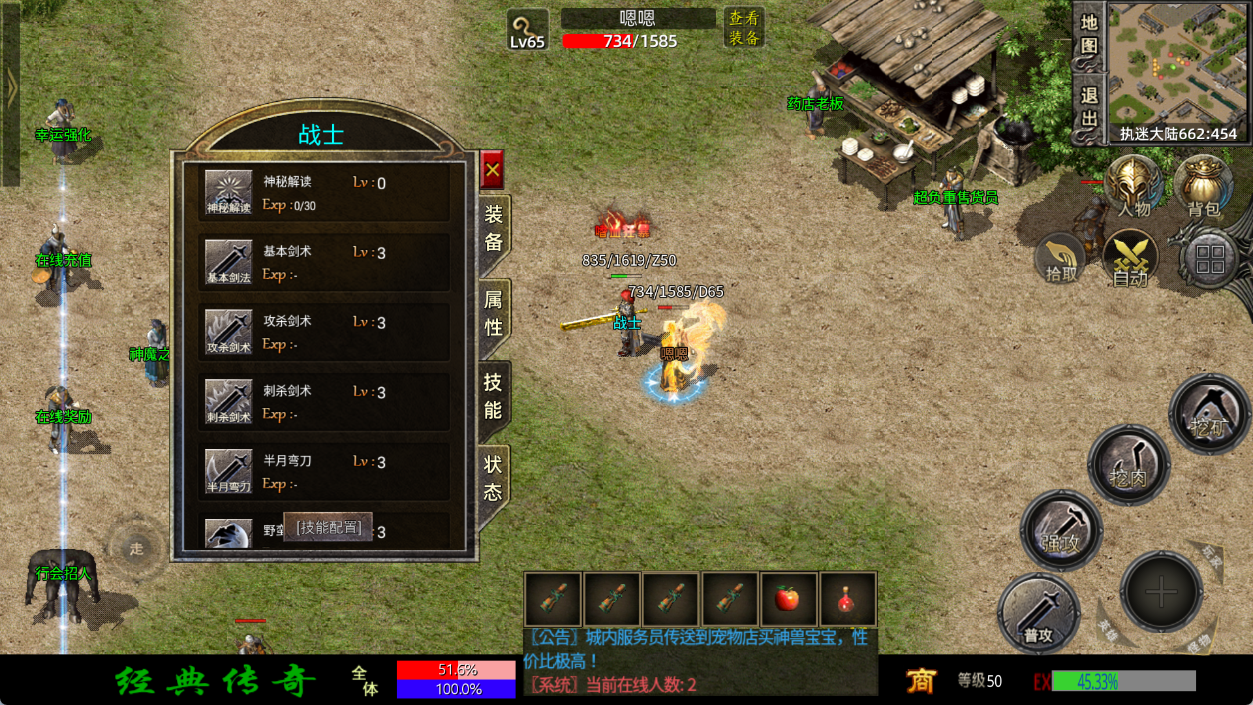
Task: Open the 技能配置 skill configuration
Action: 328,527
